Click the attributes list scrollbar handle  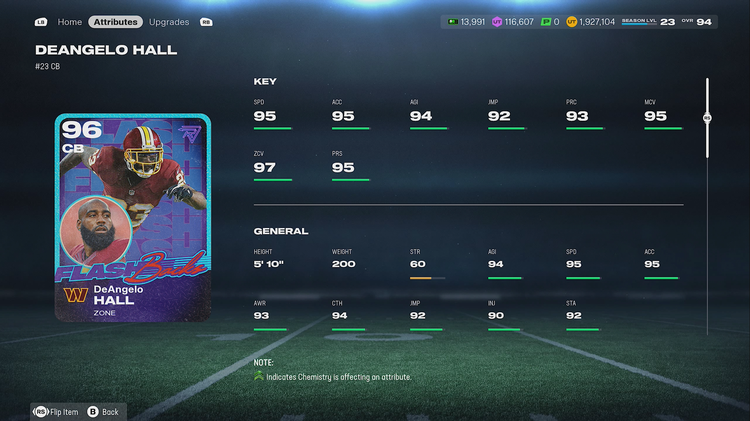pyautogui.click(x=707, y=117)
